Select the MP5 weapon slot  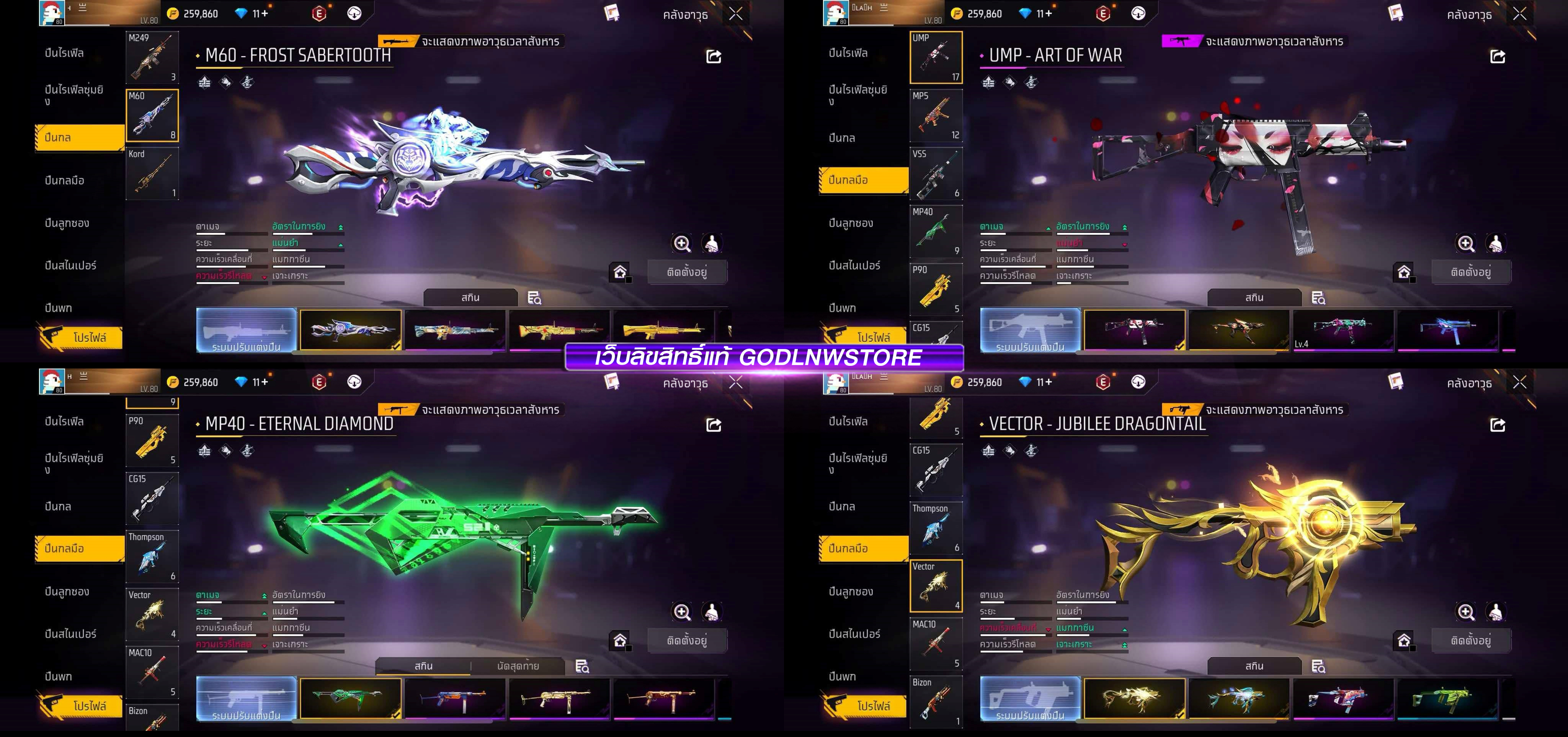coord(936,116)
